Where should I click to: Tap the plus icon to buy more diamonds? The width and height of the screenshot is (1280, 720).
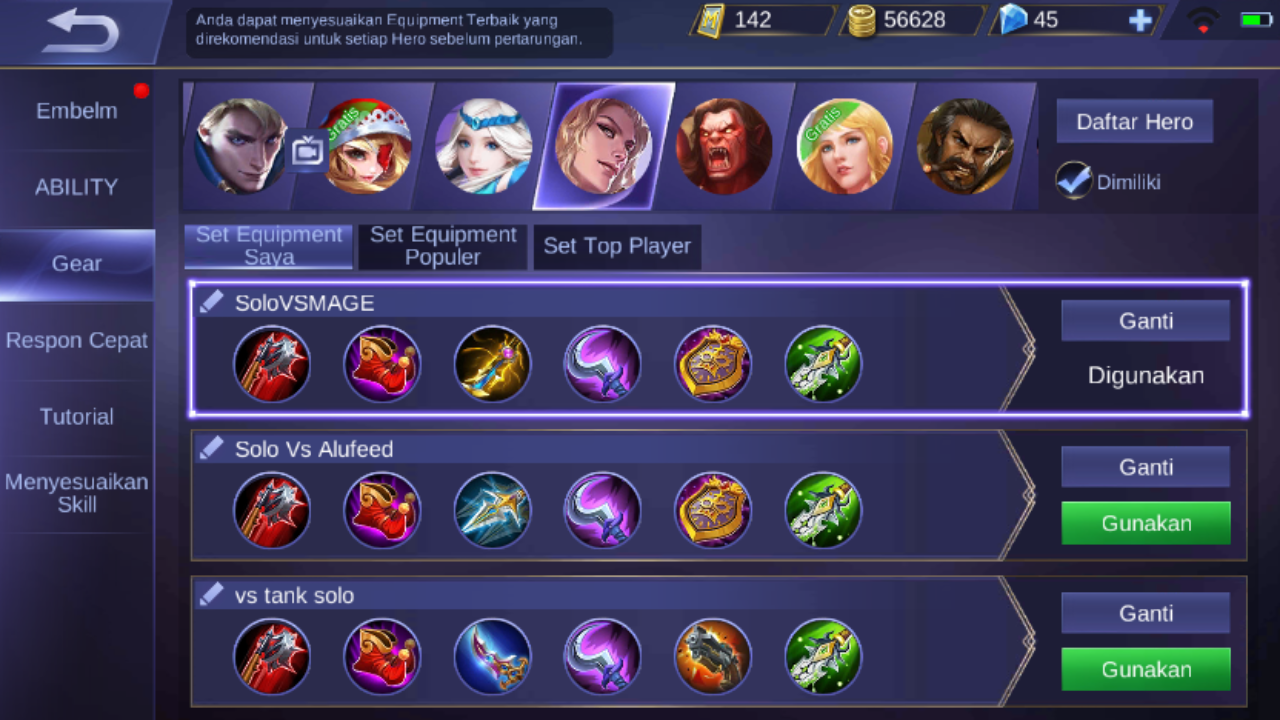(x=1140, y=19)
